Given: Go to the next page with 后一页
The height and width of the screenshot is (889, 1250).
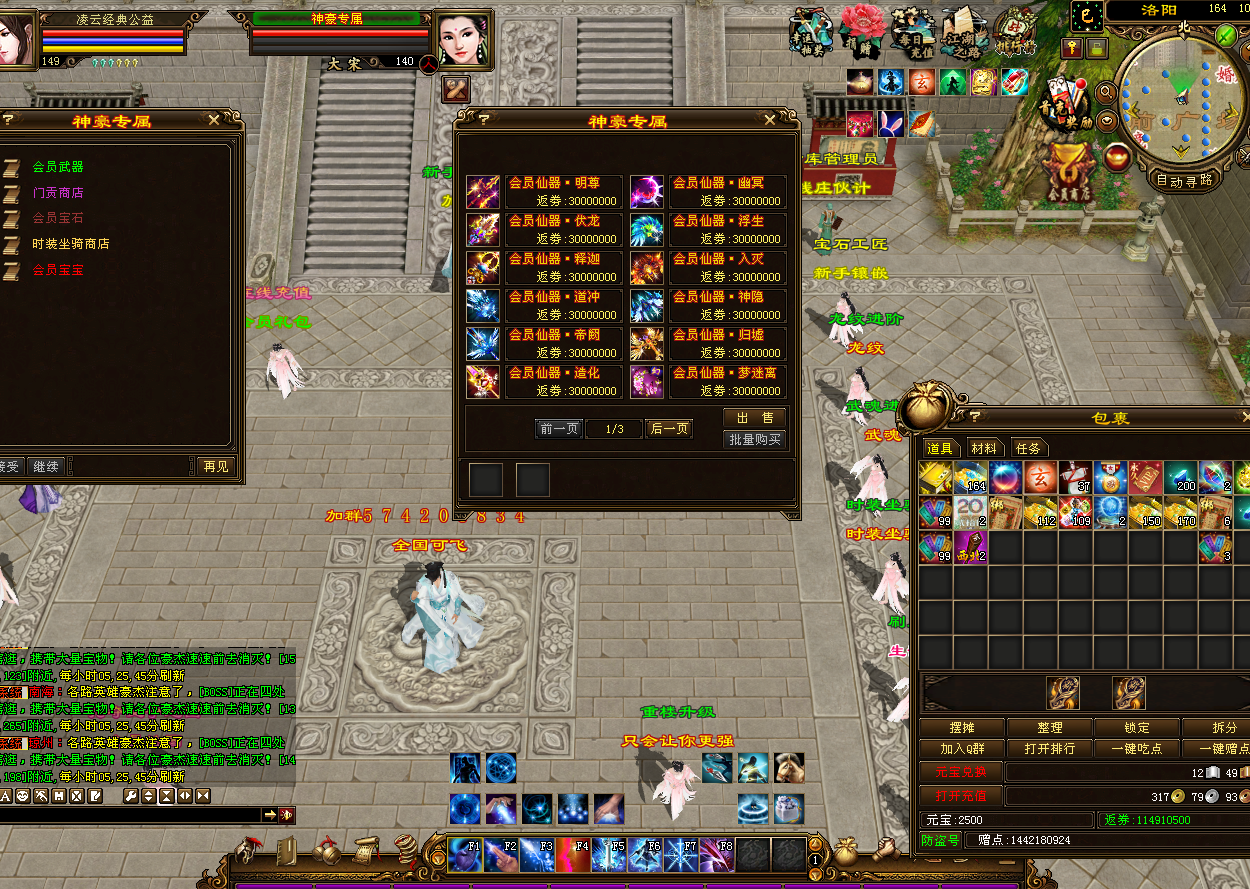Looking at the screenshot, I should pyautogui.click(x=670, y=429).
